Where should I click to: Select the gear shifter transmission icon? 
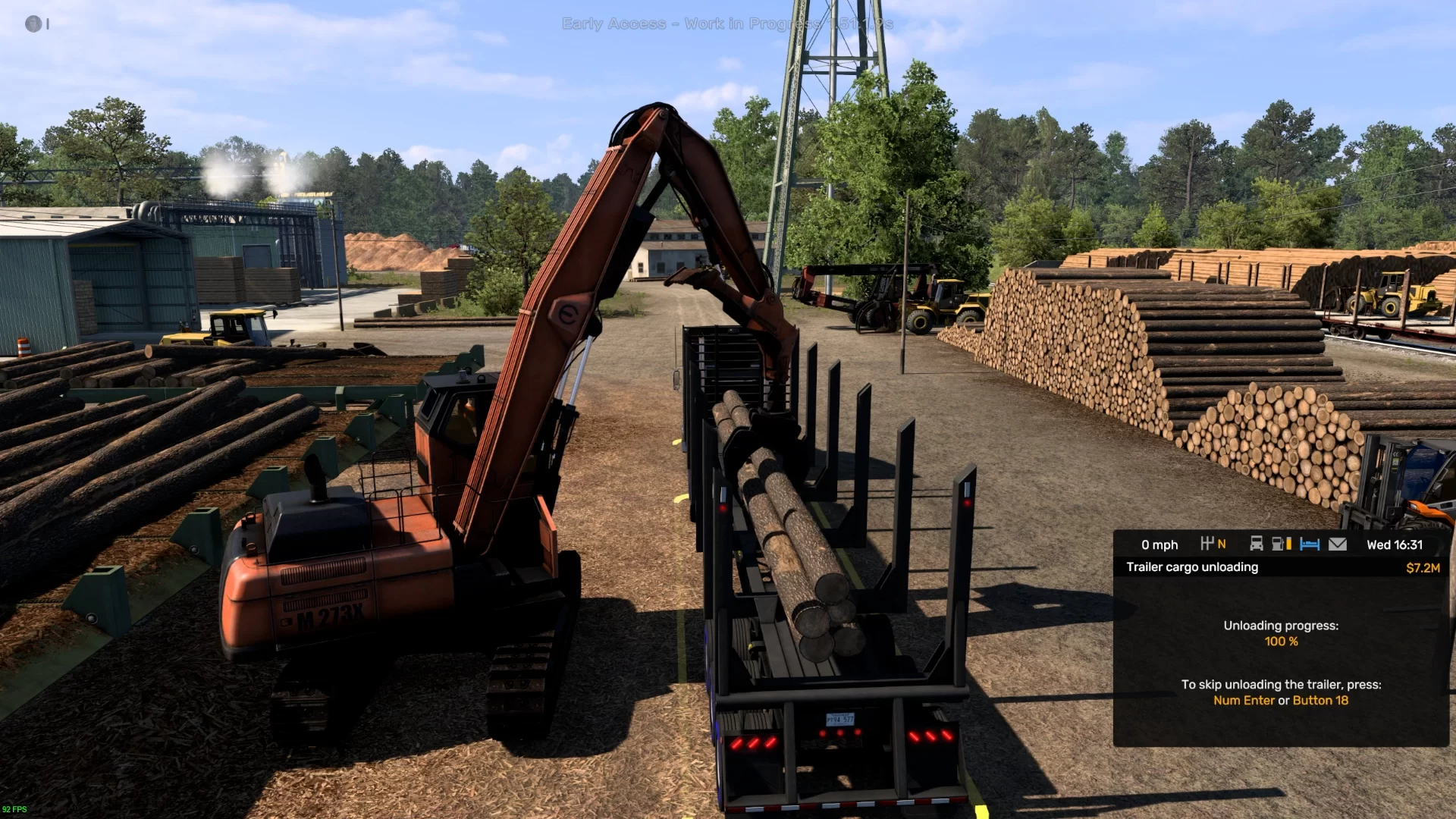1208,544
